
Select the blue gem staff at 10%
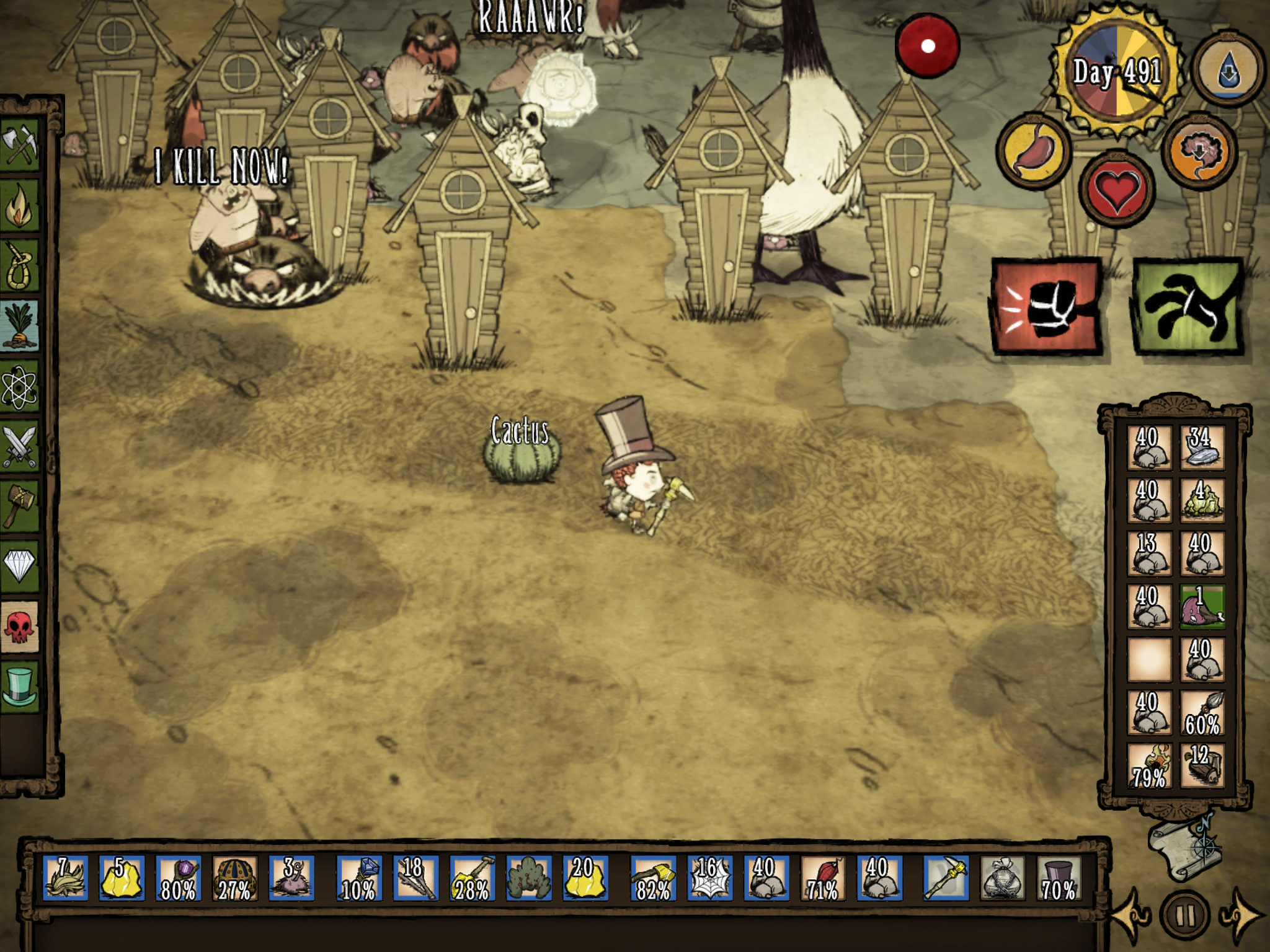tap(359, 878)
